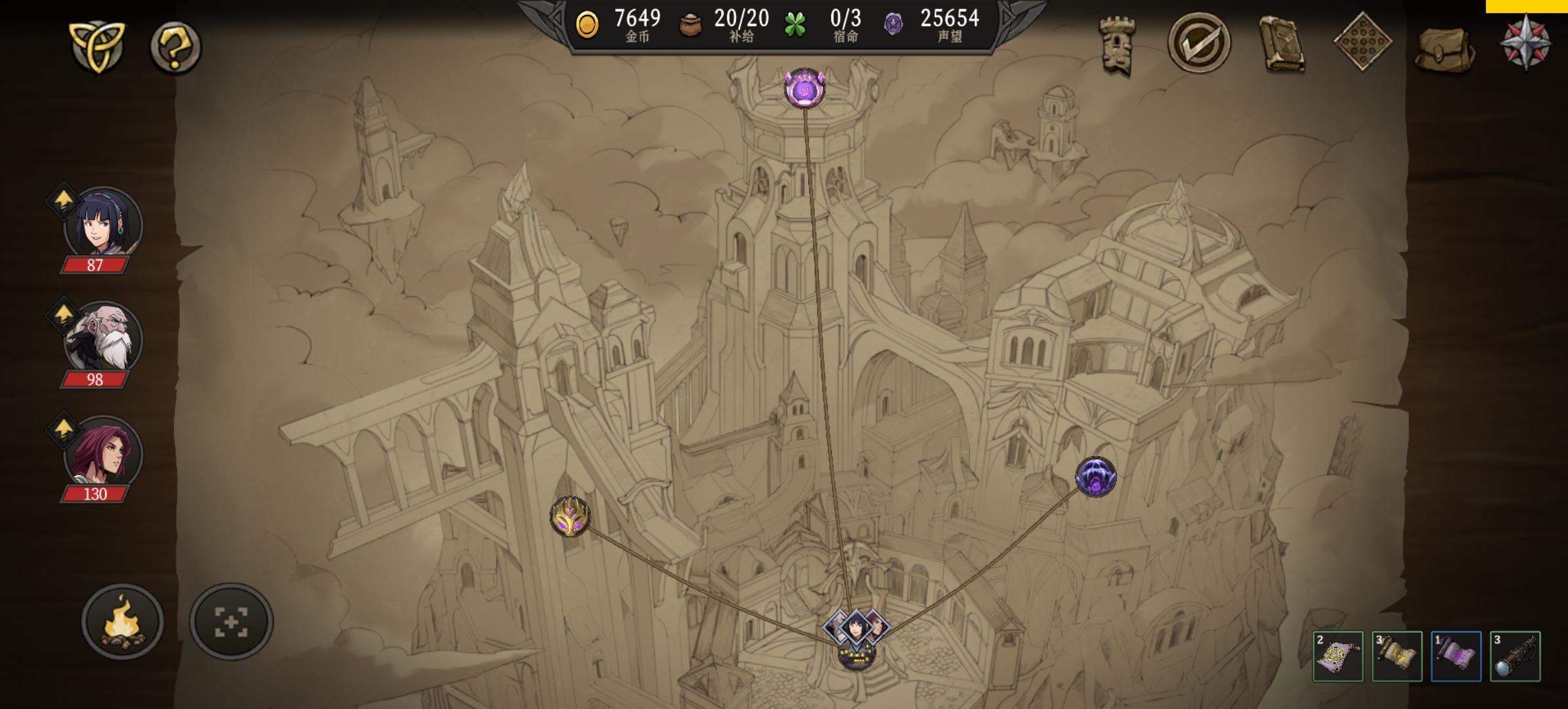1568x709 pixels.
Task: Open the satchel bag inventory
Action: (1444, 47)
